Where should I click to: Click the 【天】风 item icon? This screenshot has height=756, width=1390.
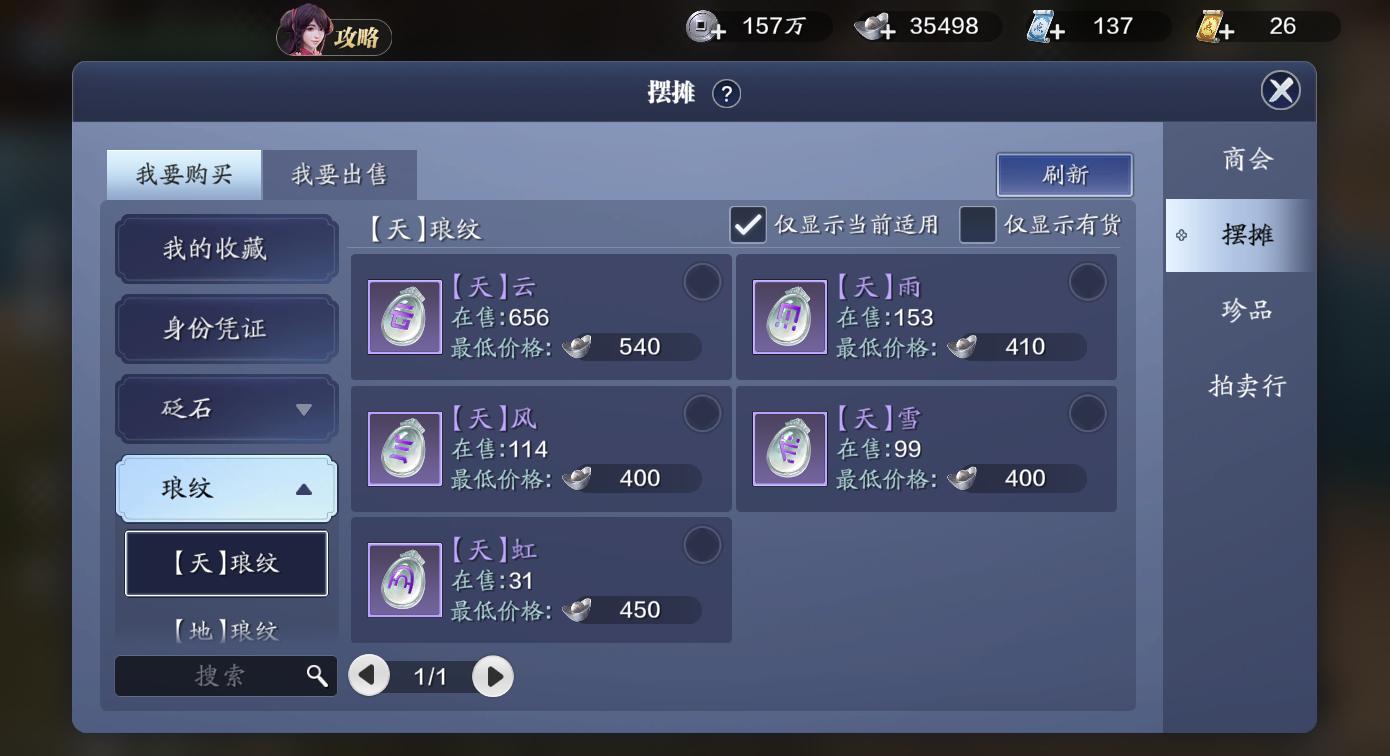[404, 447]
